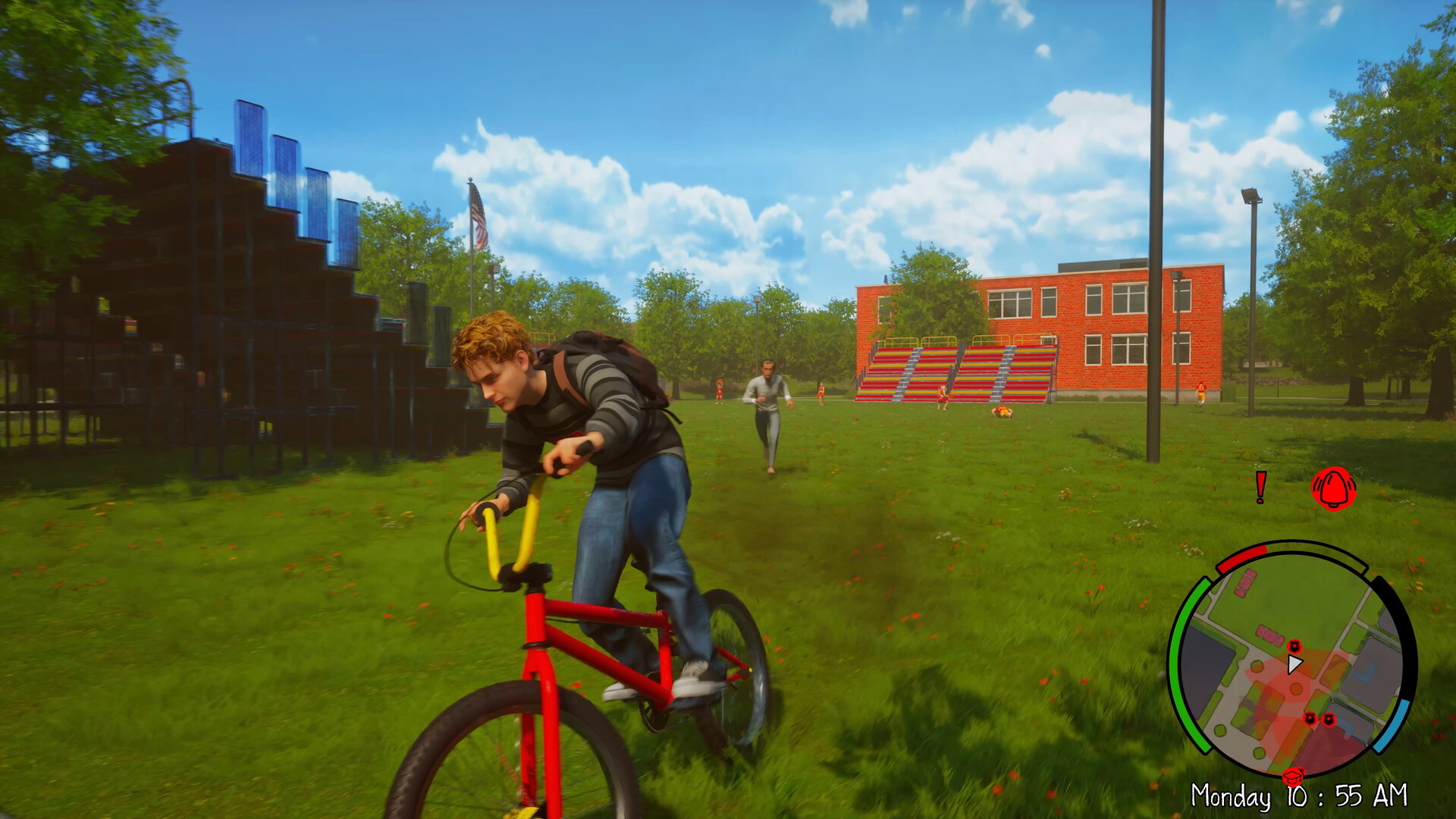Click the white player arrow on the minimap
1456x819 pixels.
[1294, 663]
